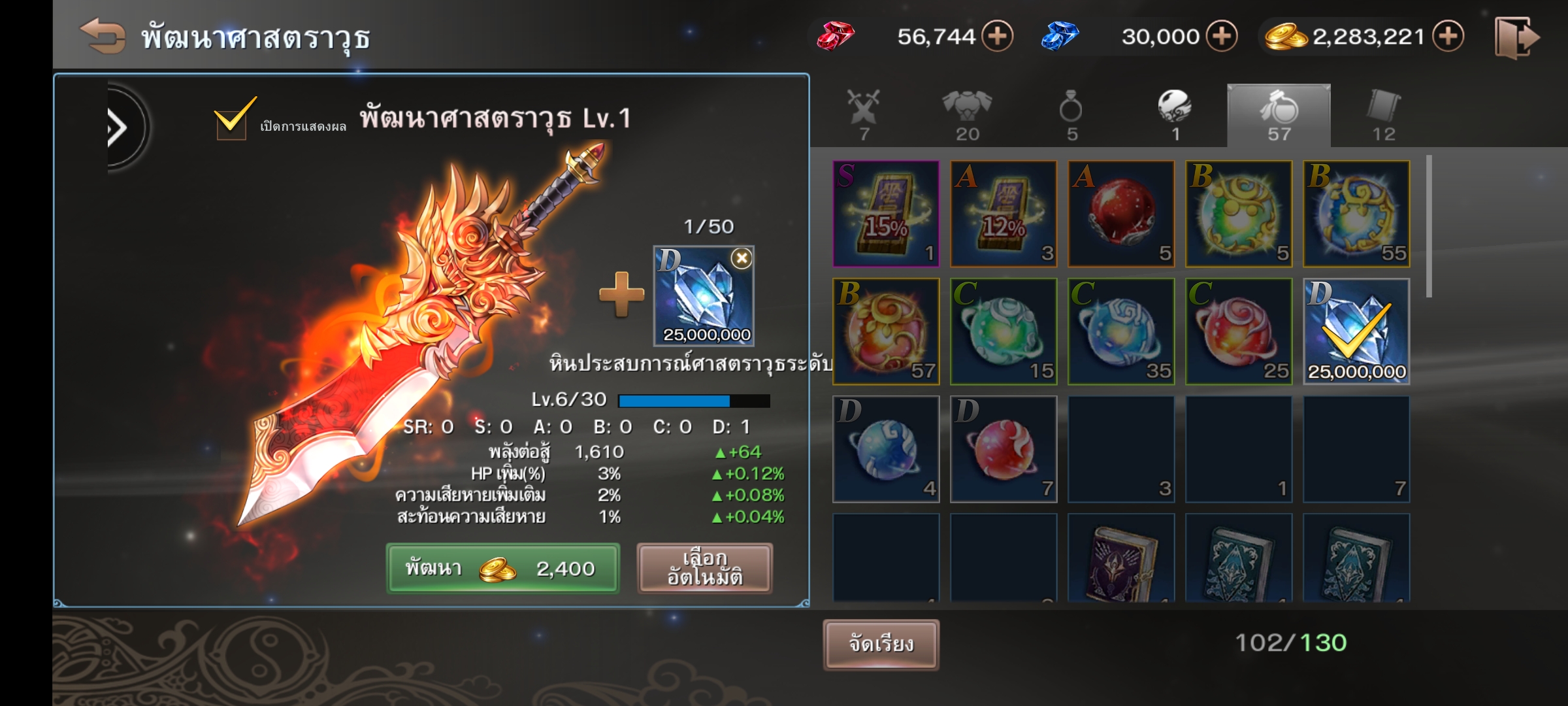Buy more gold coins with plus button
Viewport: 1568px width, 706px height.
click(x=1448, y=36)
